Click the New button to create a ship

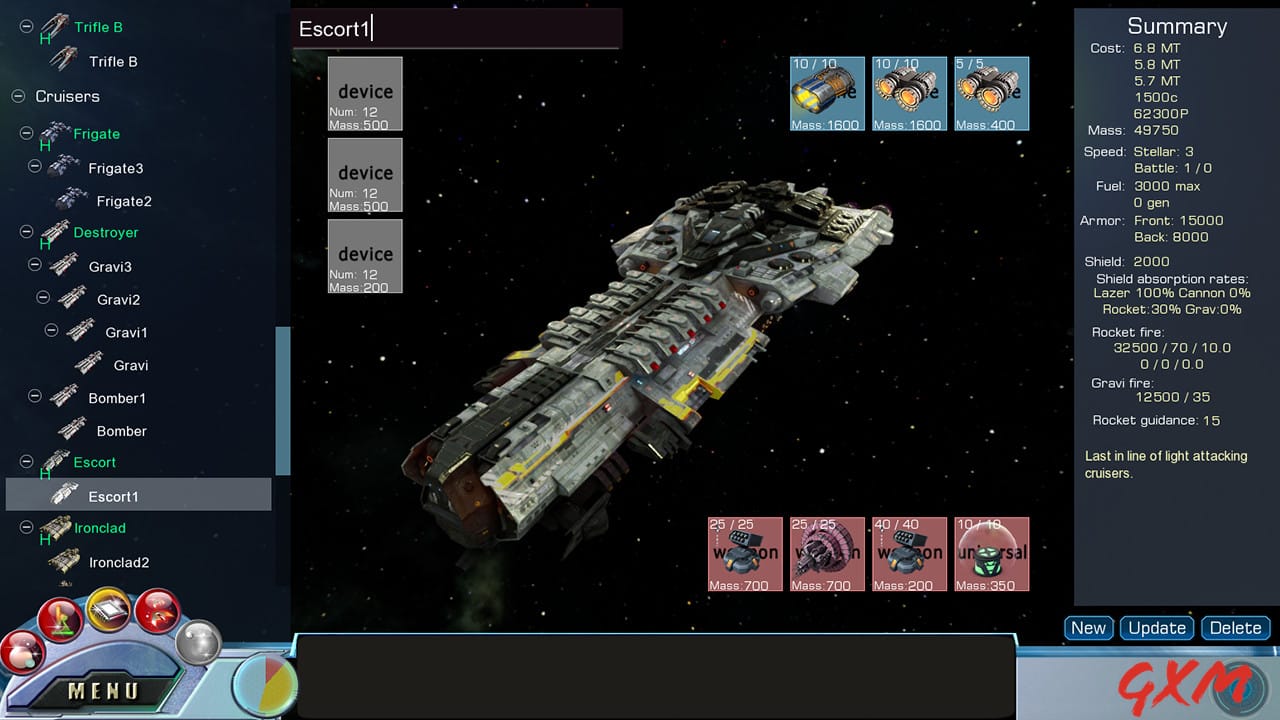click(1088, 628)
